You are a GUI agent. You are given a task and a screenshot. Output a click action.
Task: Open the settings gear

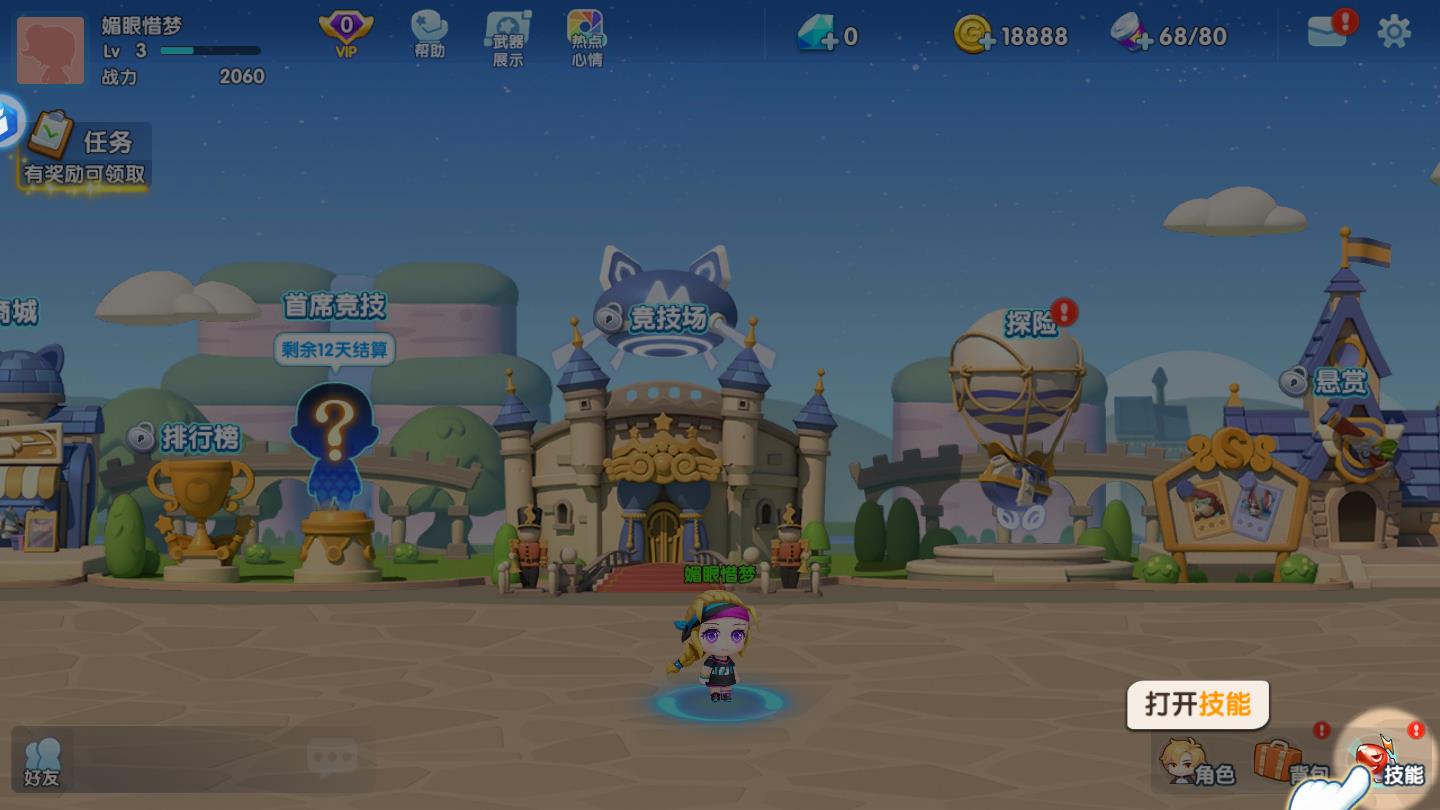tap(1394, 32)
